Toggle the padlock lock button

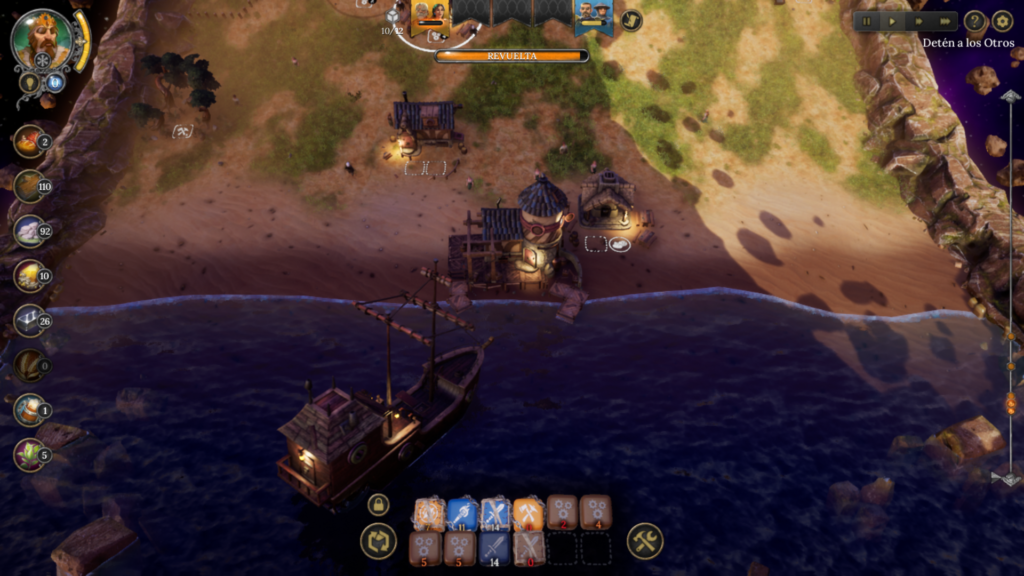[x=378, y=504]
